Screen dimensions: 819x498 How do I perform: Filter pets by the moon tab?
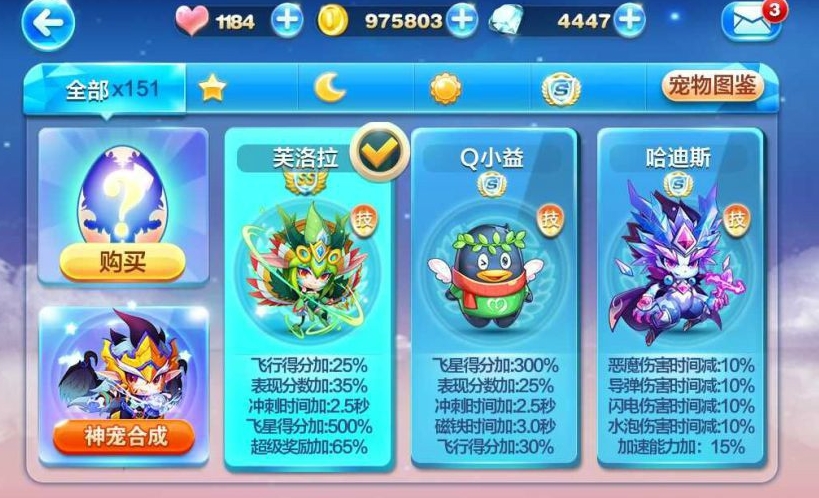click(330, 89)
